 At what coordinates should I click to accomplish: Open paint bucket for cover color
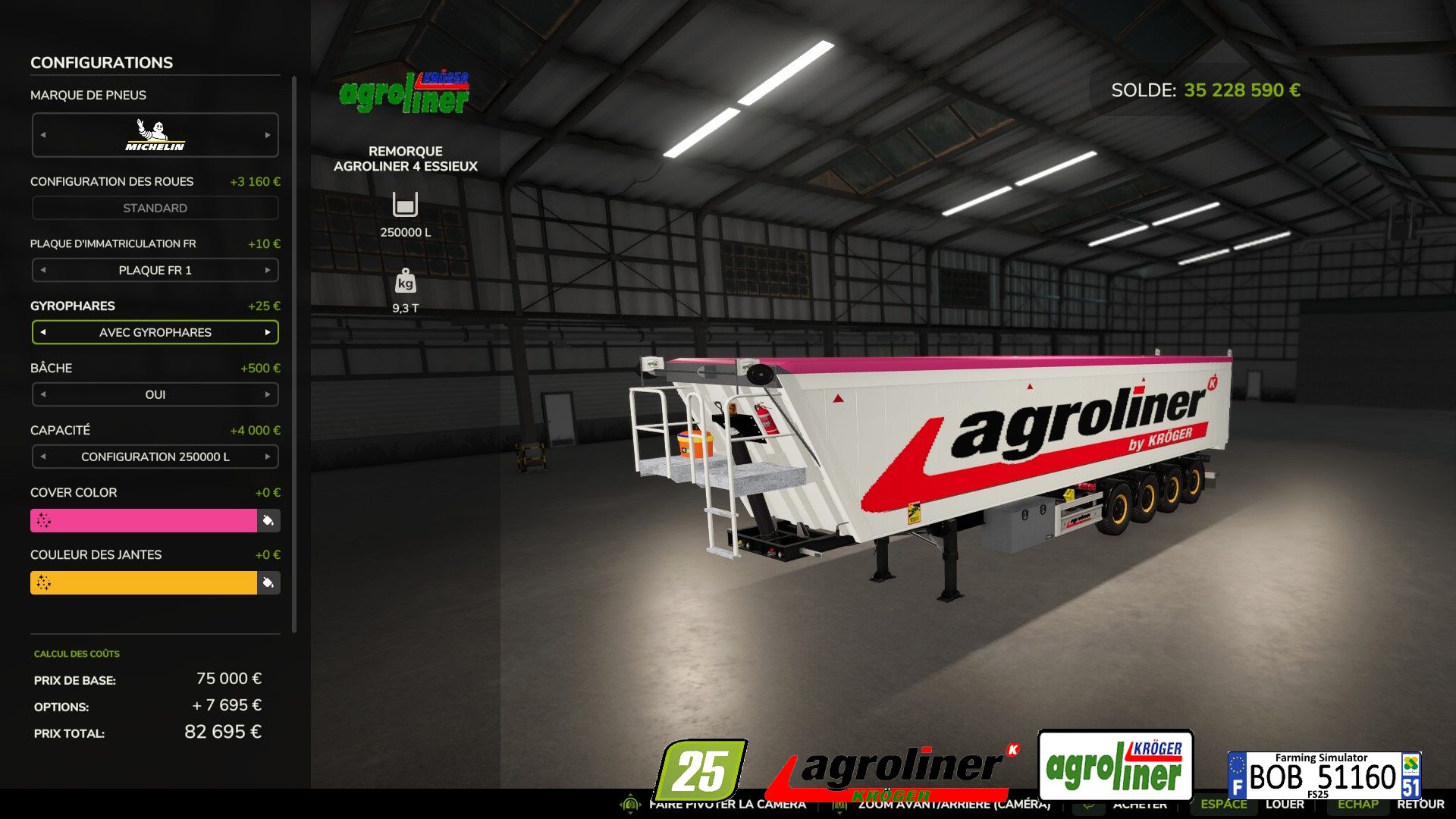[268, 520]
